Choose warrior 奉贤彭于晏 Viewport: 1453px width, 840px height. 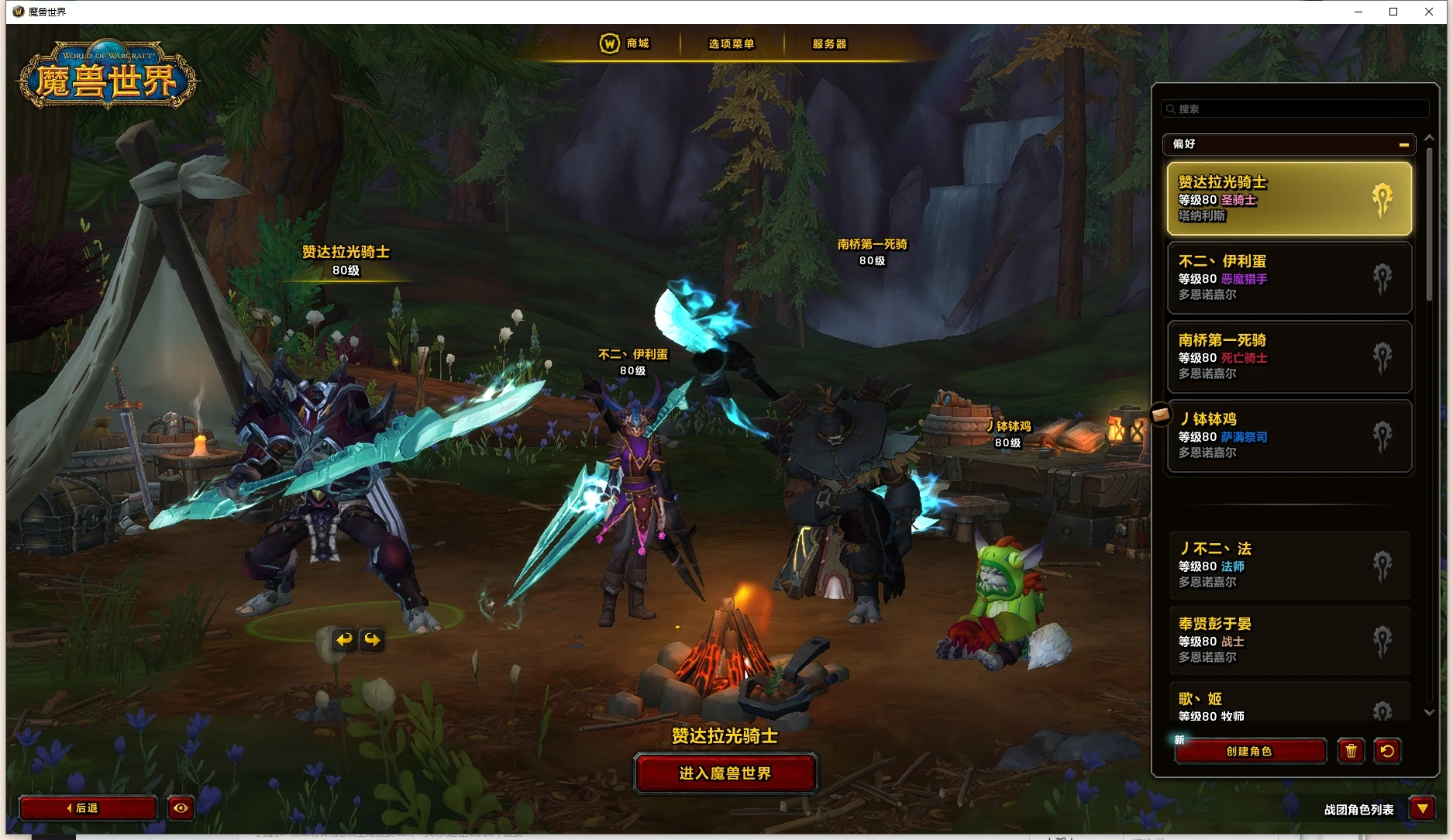[x=1288, y=640]
